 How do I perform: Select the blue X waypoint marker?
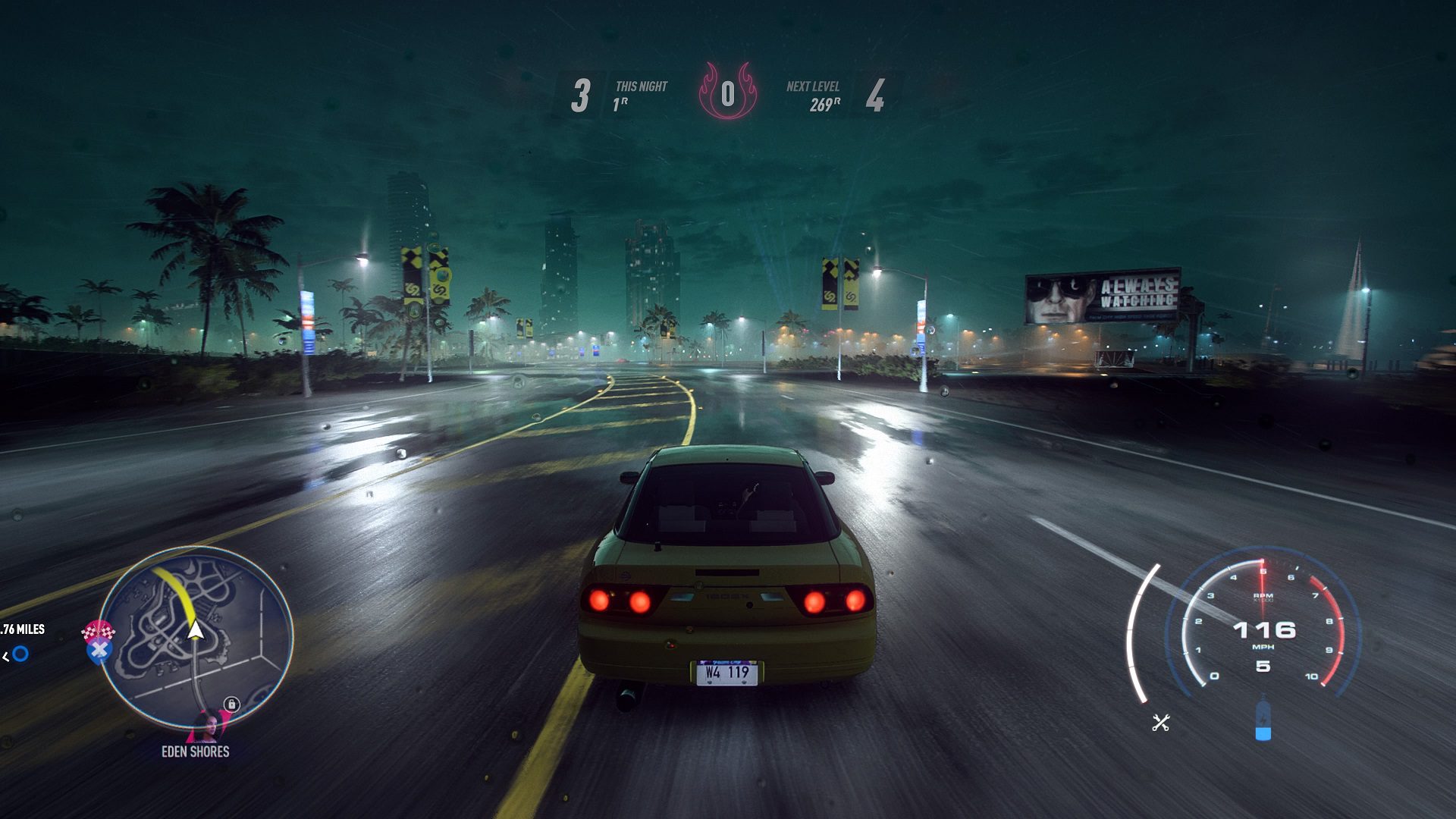99,651
